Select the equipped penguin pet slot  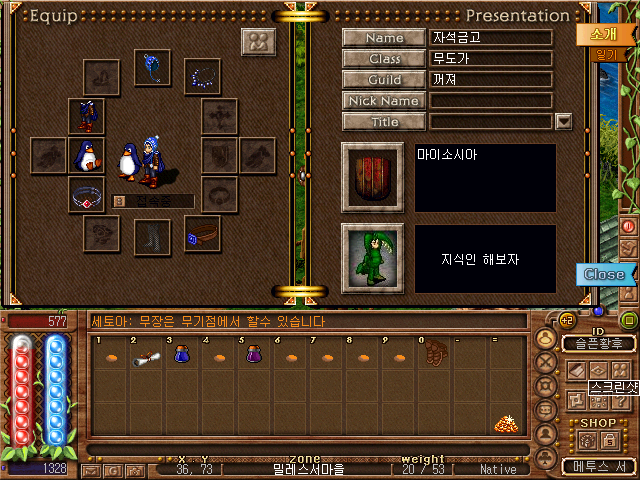[86, 155]
